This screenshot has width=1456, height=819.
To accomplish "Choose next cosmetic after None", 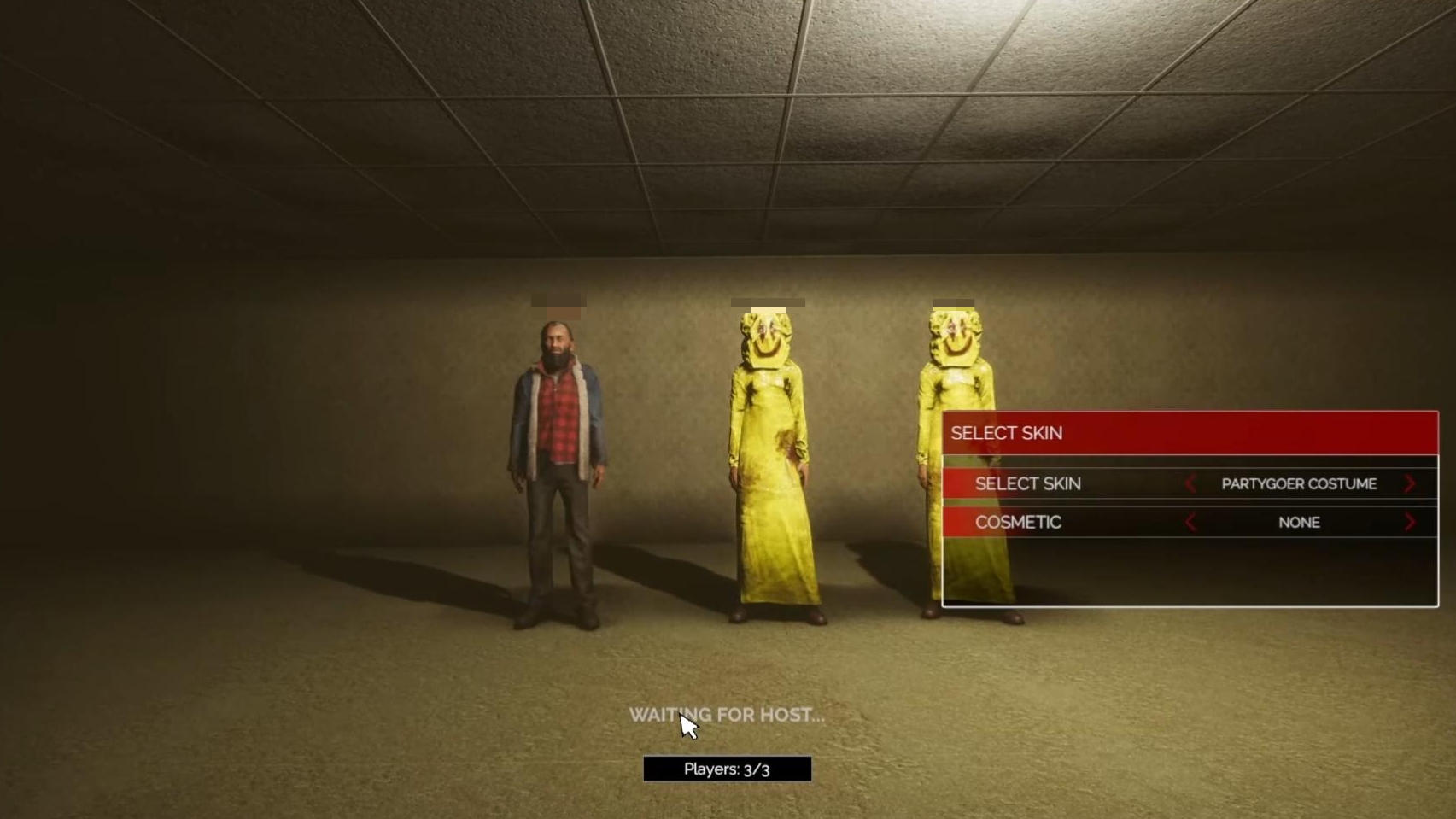I will pyautogui.click(x=1409, y=523).
